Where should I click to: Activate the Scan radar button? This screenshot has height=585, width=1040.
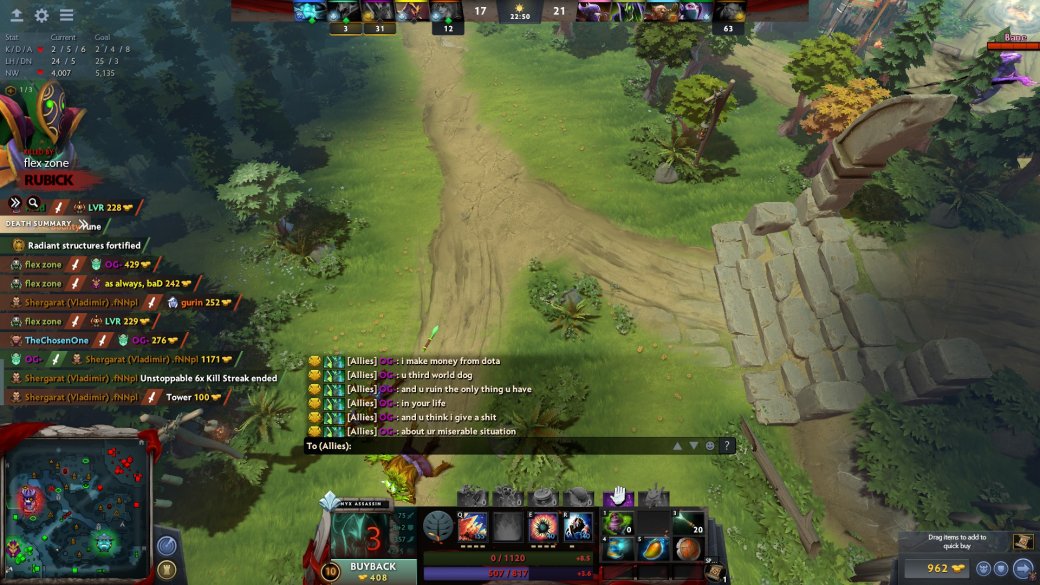[x=166, y=547]
